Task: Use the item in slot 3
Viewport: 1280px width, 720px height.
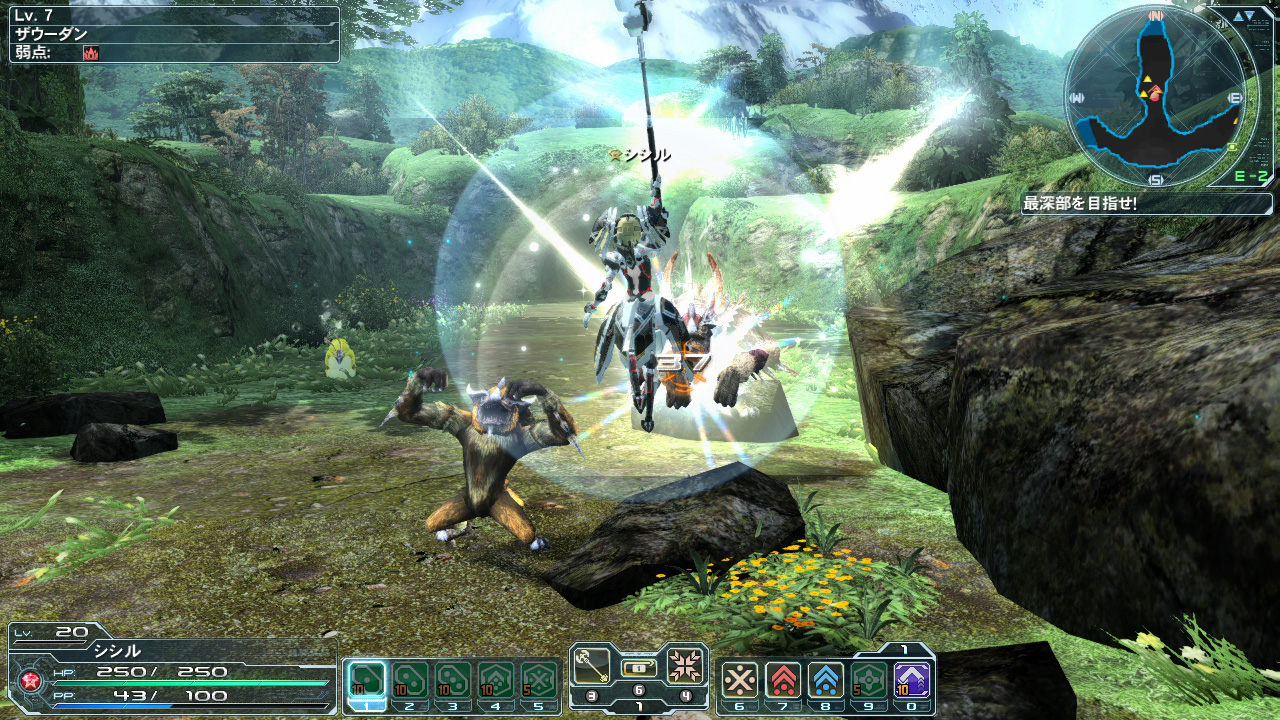Action: pyautogui.click(x=453, y=681)
